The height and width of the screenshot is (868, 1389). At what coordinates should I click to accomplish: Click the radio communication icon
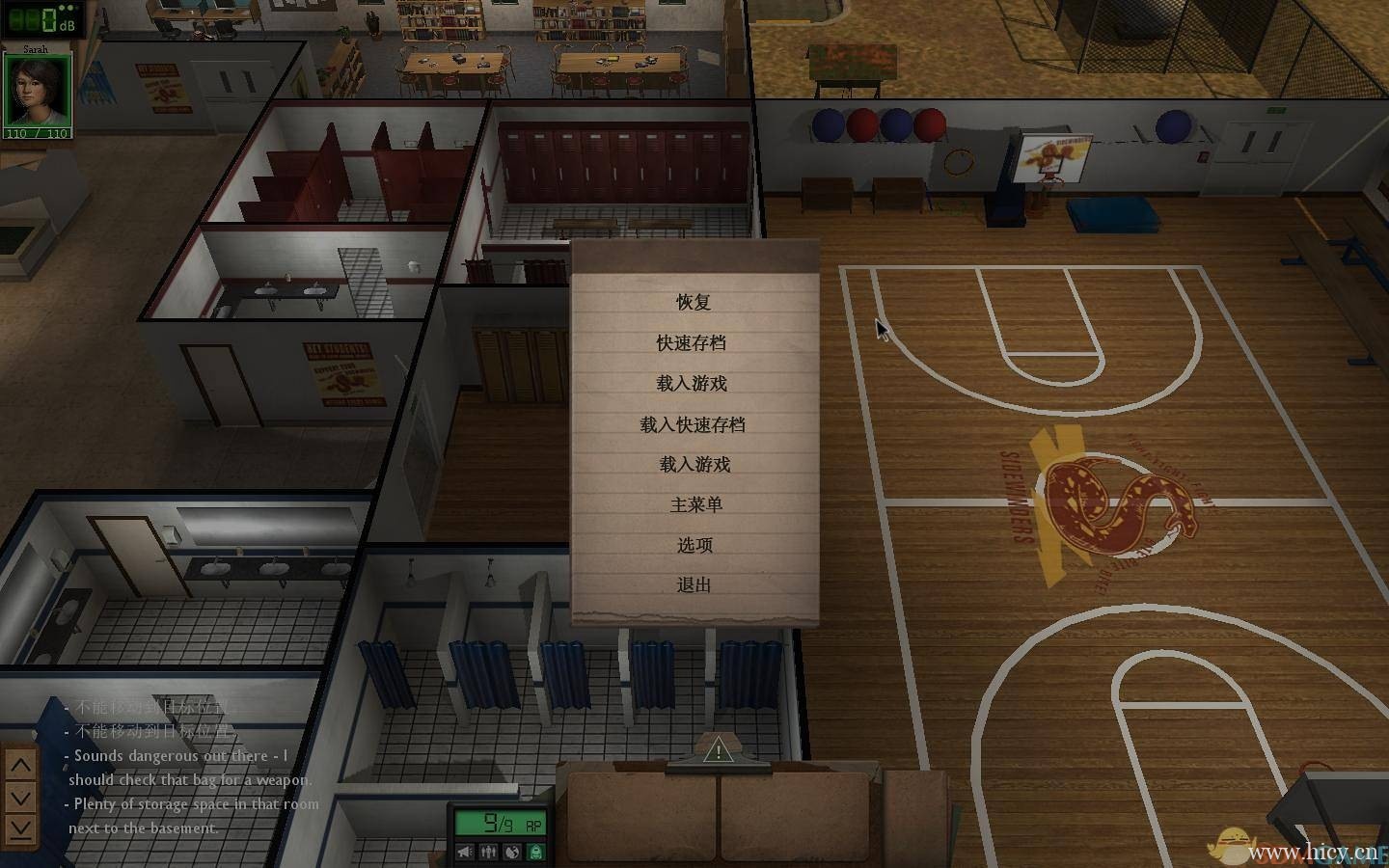coord(511,852)
